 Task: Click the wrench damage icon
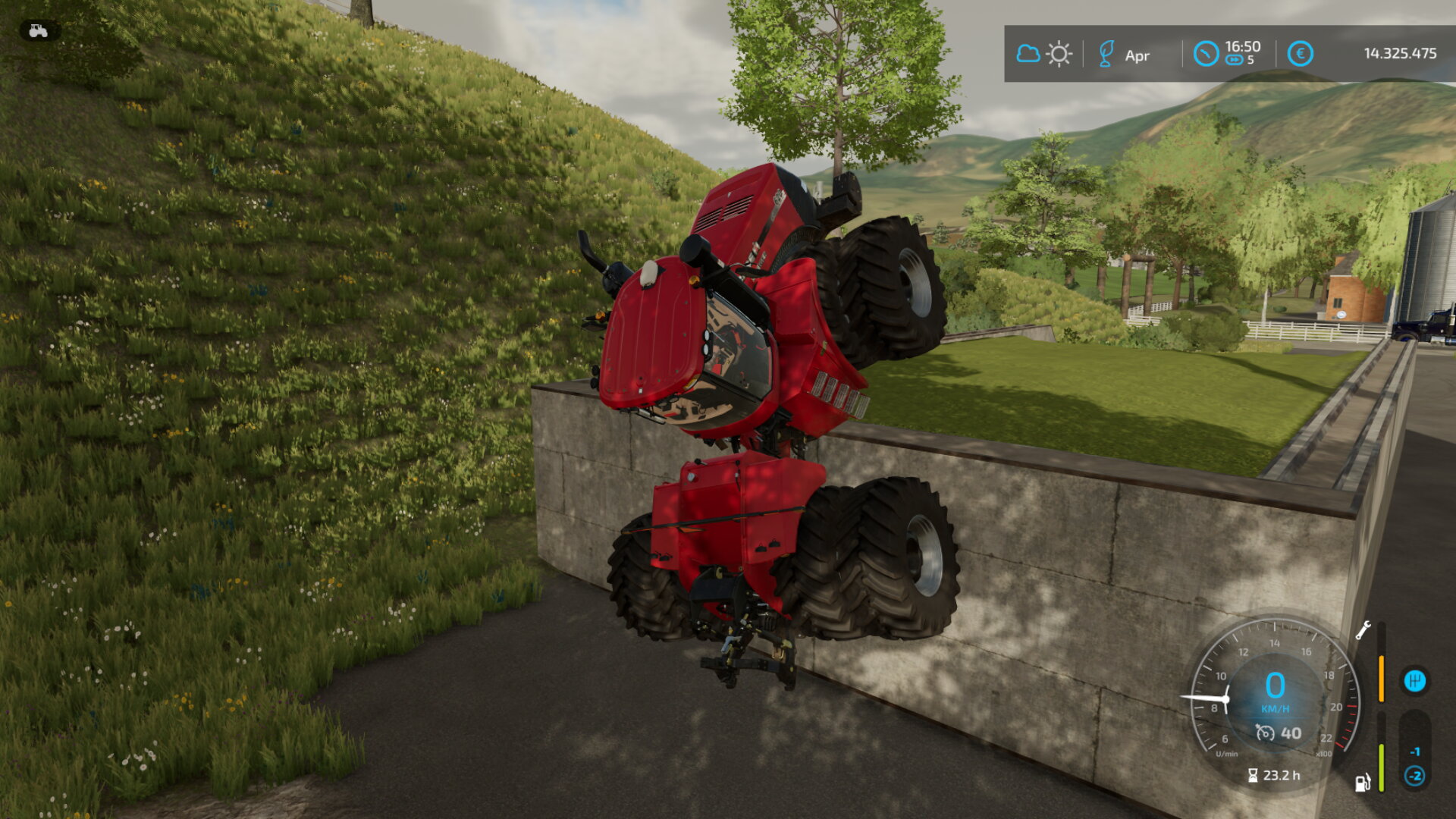tap(1363, 630)
